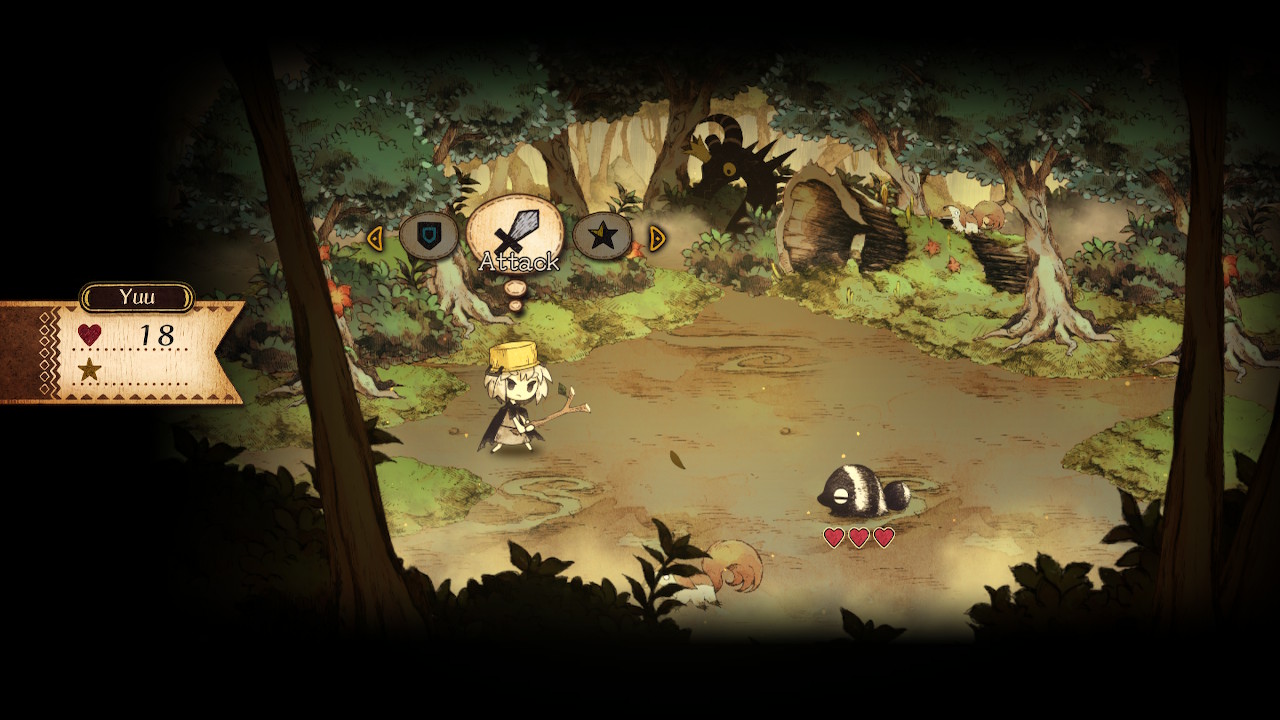Click the heart HP icon on Yuu's panel

click(x=90, y=334)
